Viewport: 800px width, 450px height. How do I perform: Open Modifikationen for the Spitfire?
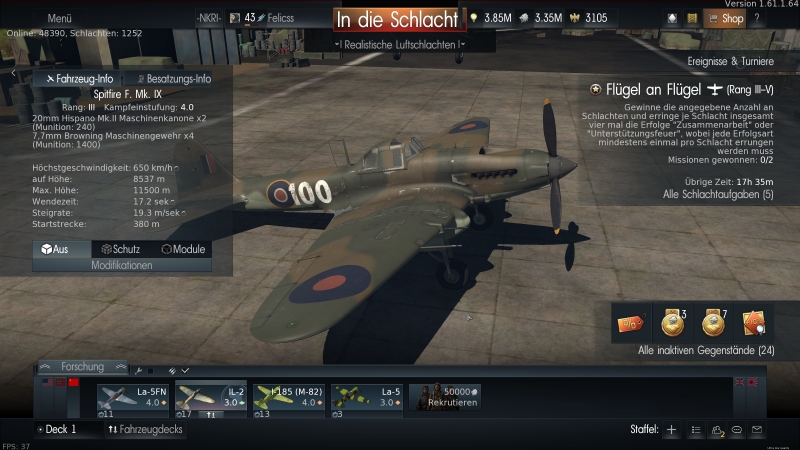pos(121,266)
